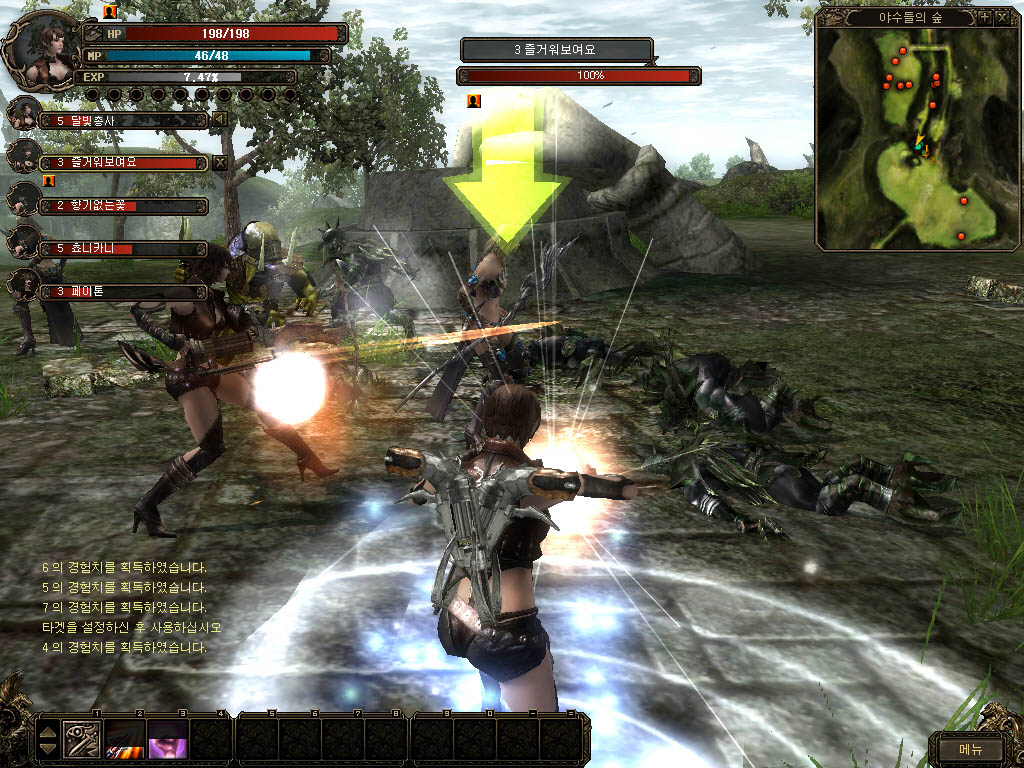Select party member 쵸니카니
The width and height of the screenshot is (1024, 768).
tap(122, 248)
